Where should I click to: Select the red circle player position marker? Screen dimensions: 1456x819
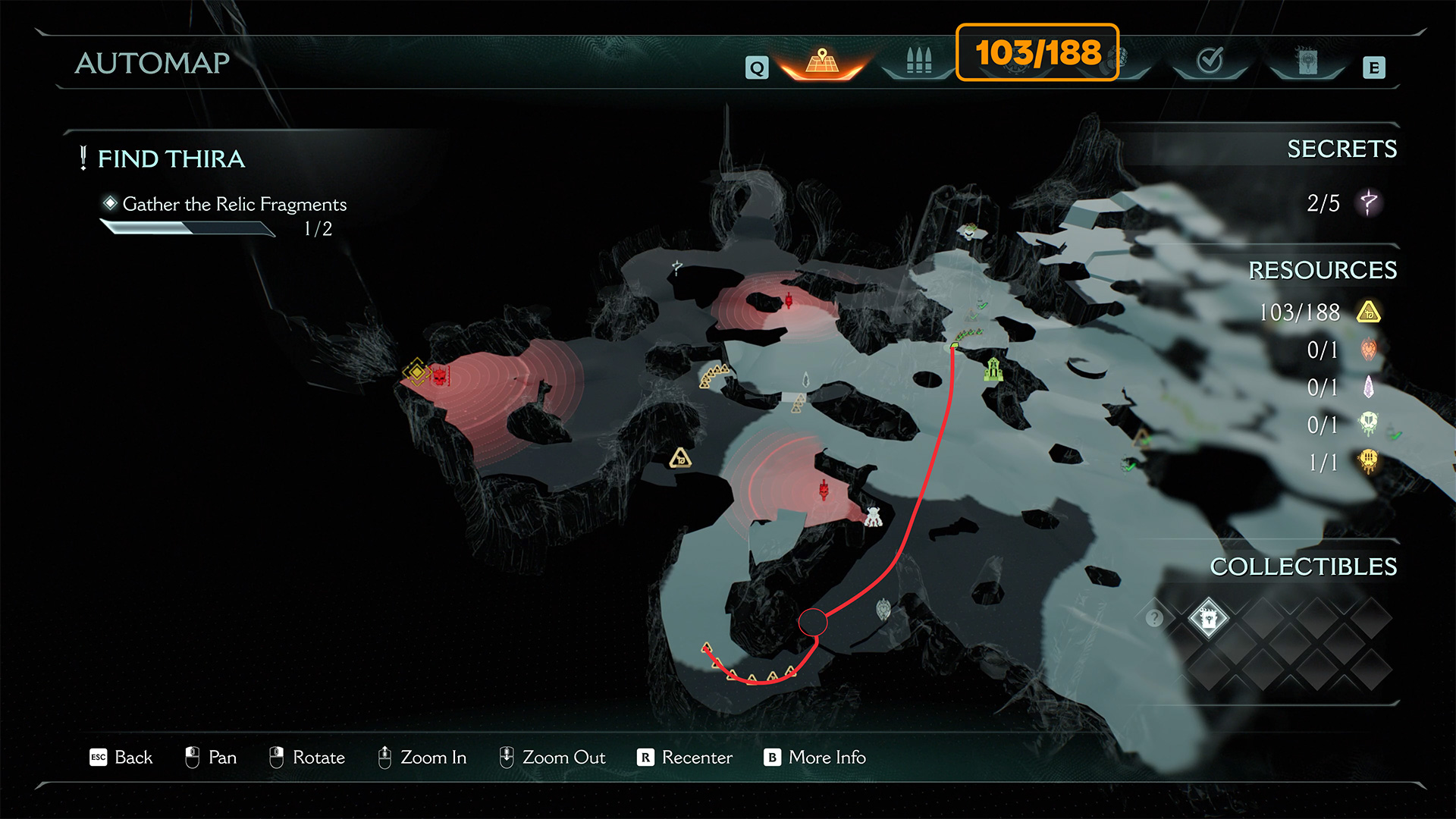pyautogui.click(x=813, y=623)
